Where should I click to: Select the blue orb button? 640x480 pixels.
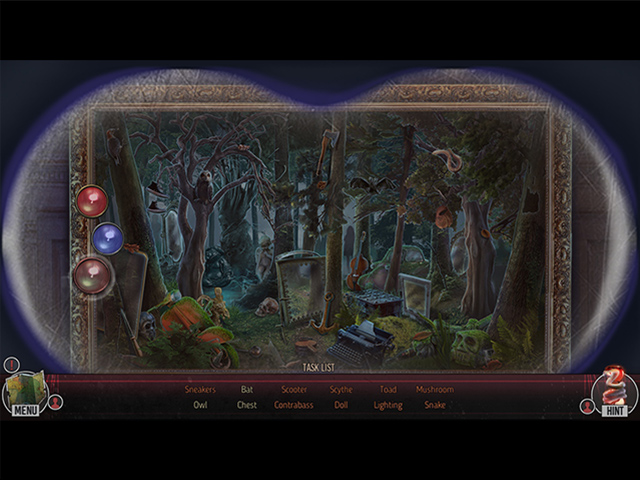tap(108, 238)
